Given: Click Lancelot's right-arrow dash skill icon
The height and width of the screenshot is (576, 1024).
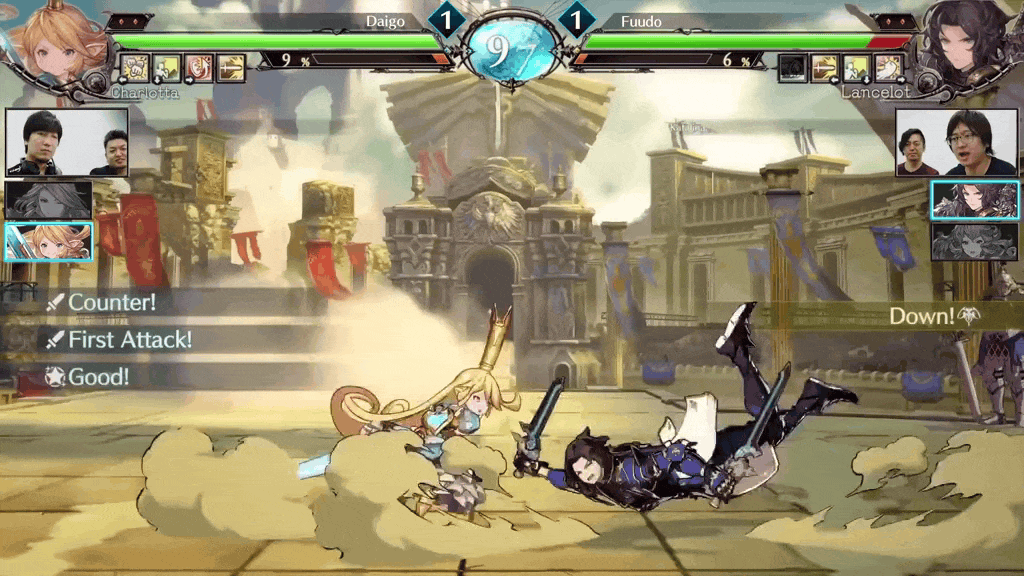Looking at the screenshot, I should pos(889,68).
